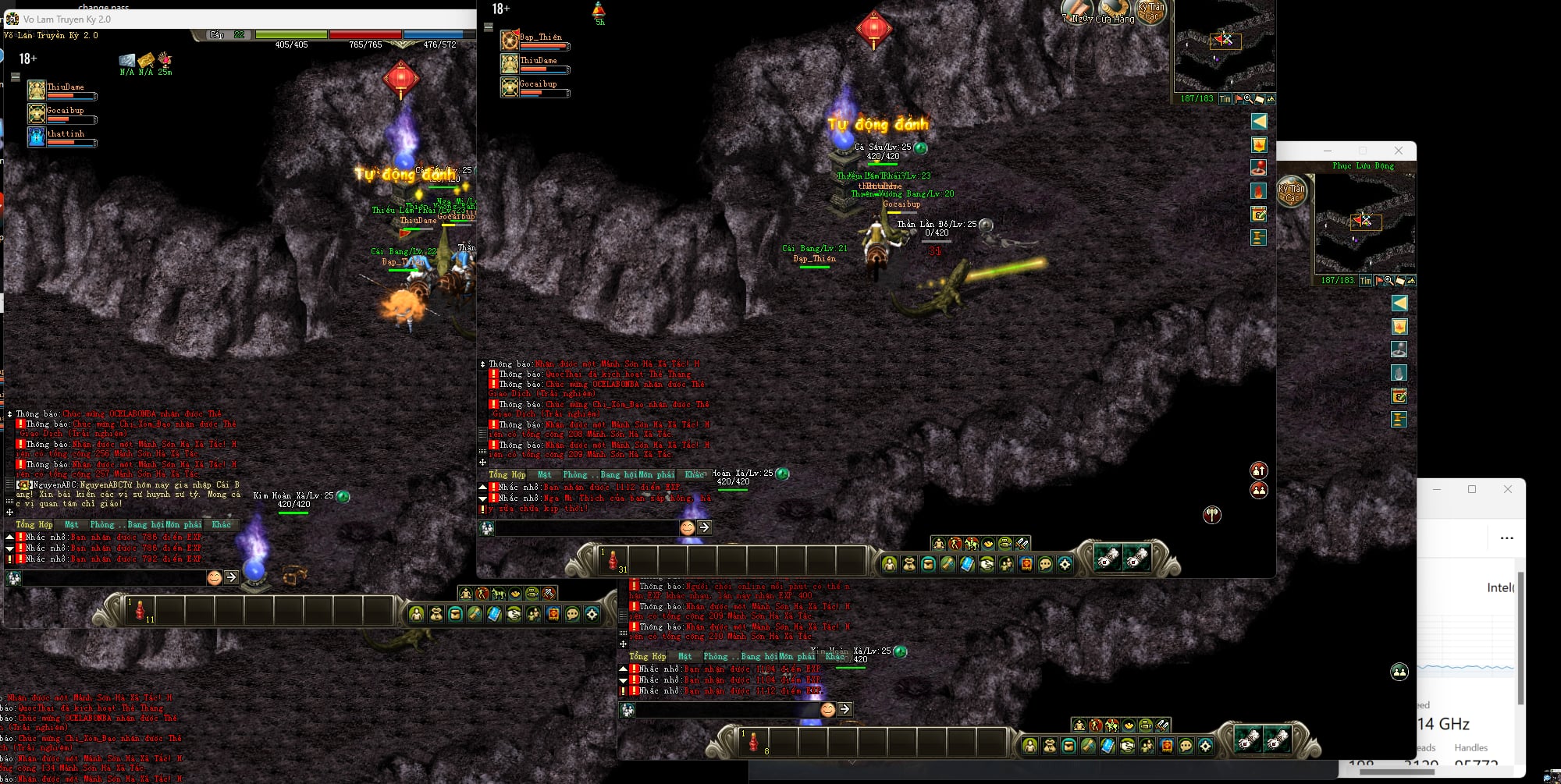Click the silver card status icon
The width and height of the screenshot is (1561, 784).
pos(127,60)
